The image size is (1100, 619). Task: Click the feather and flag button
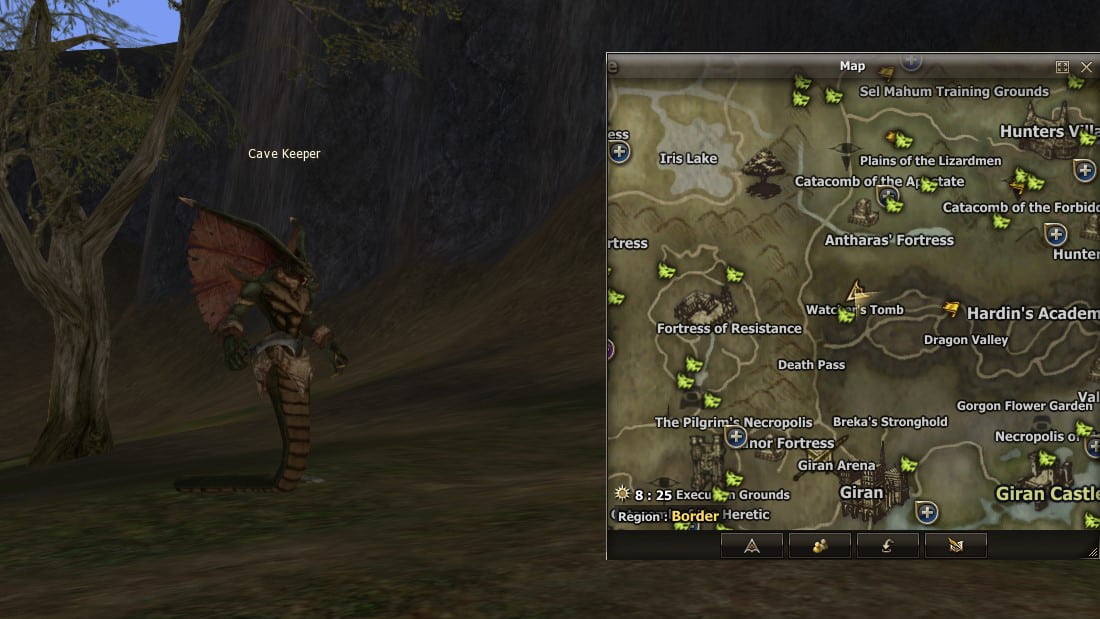tap(956, 545)
